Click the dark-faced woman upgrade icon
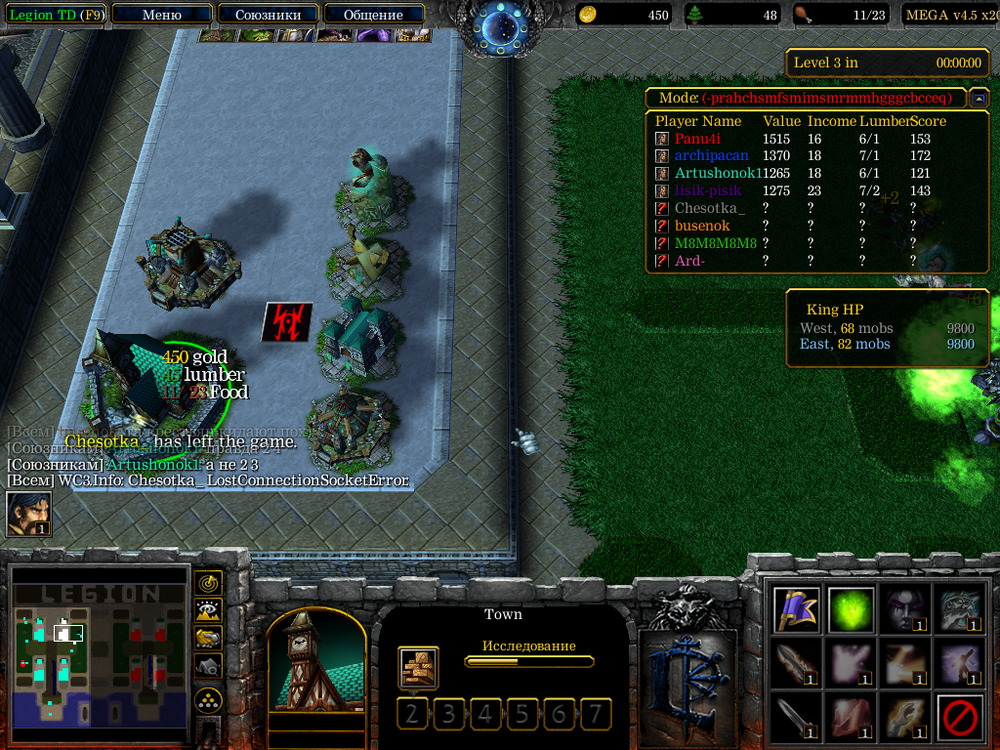This screenshot has height=750, width=1000. [904, 609]
